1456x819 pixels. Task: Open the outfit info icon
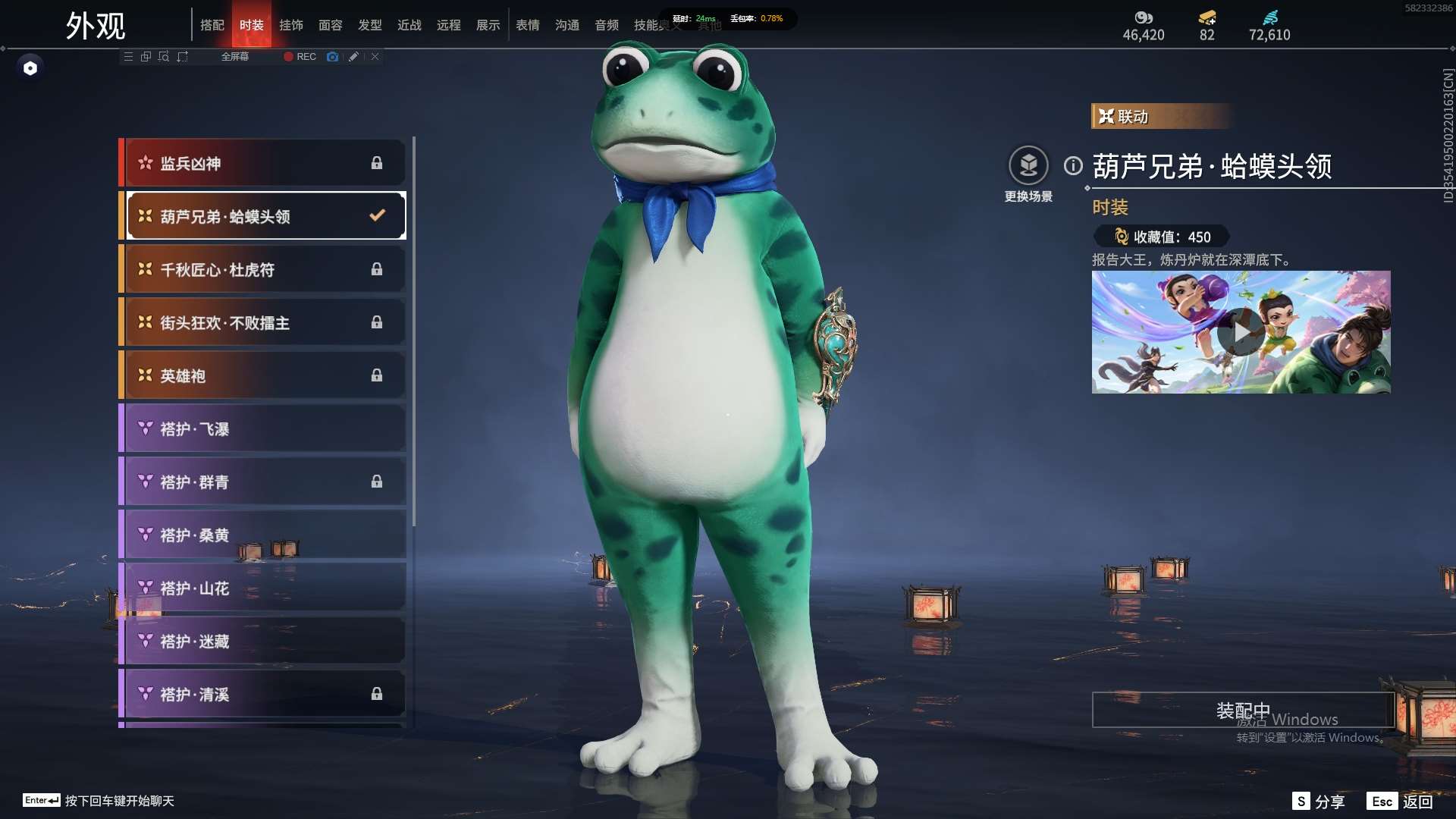point(1073,165)
